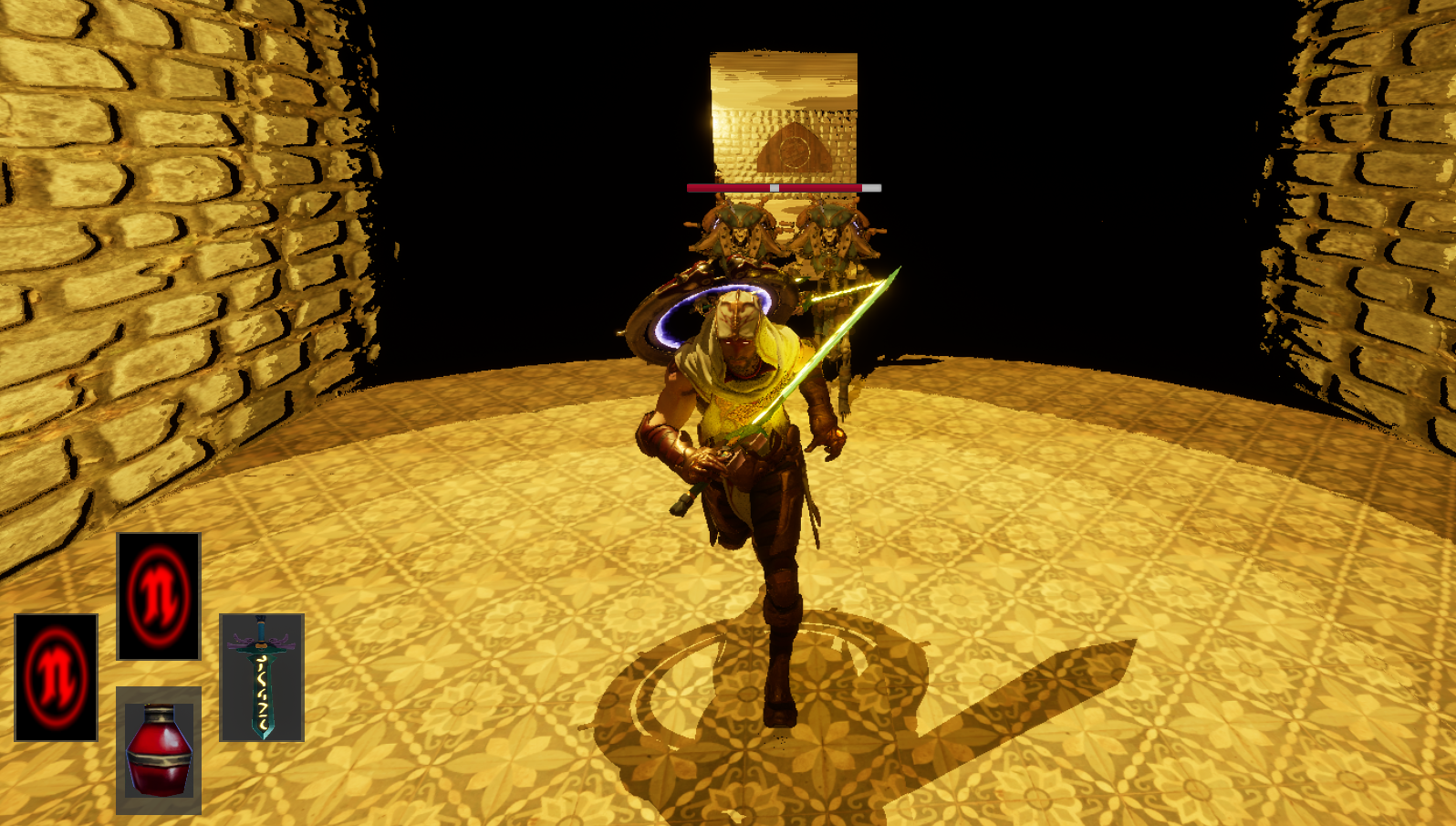Select the upper red rune ability icon
Screen dimensions: 1456x826
tap(158, 595)
